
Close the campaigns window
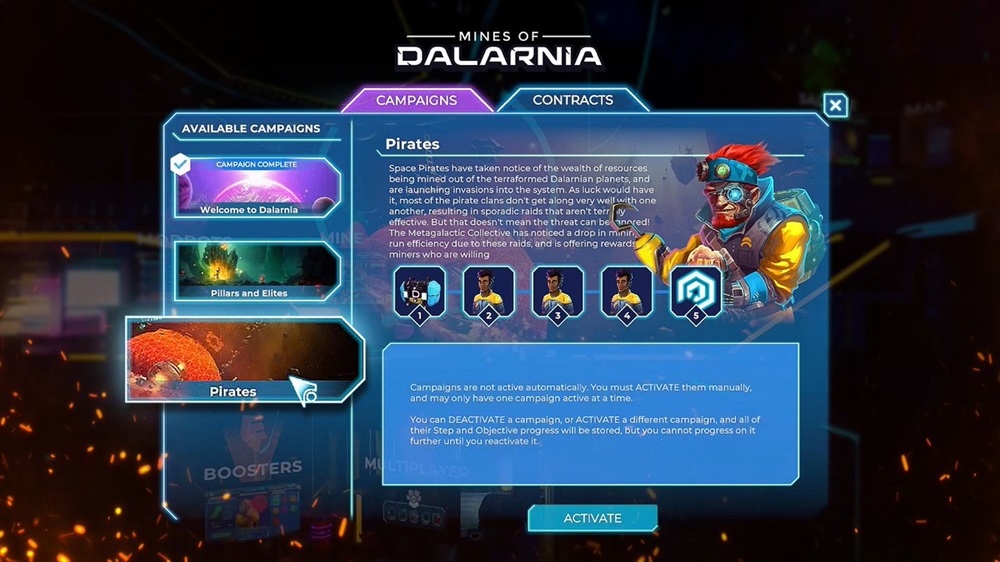tap(836, 105)
